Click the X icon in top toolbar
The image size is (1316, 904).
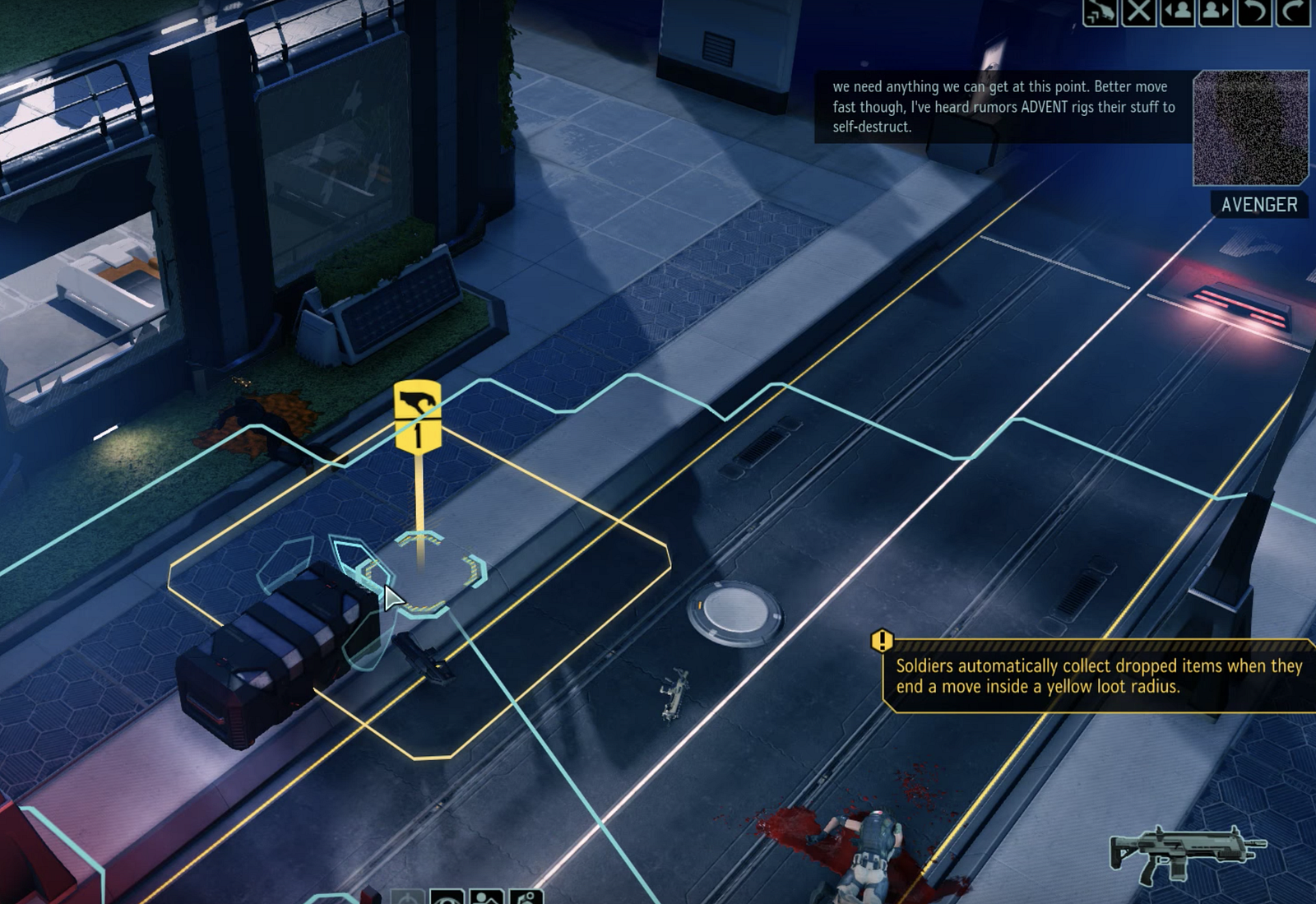[1139, 12]
